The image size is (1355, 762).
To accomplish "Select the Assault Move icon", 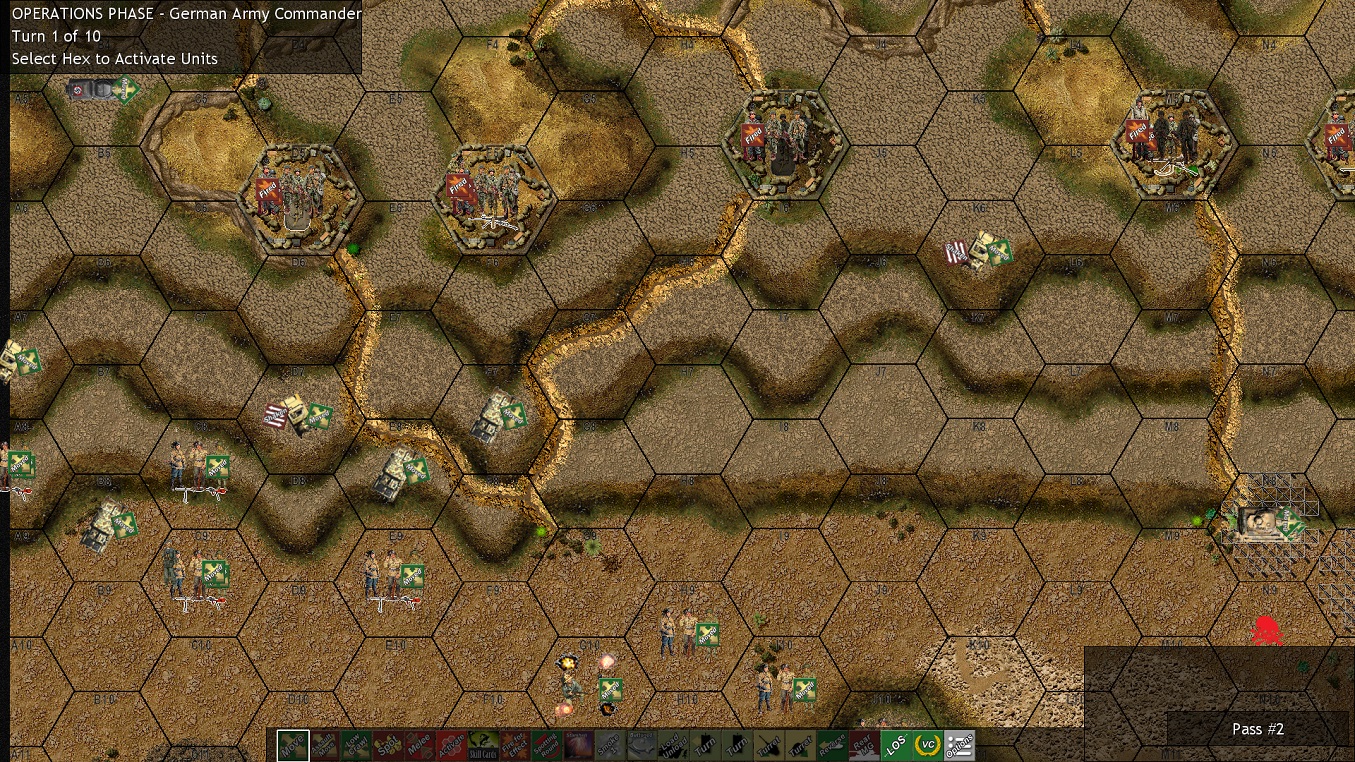I will coord(324,745).
